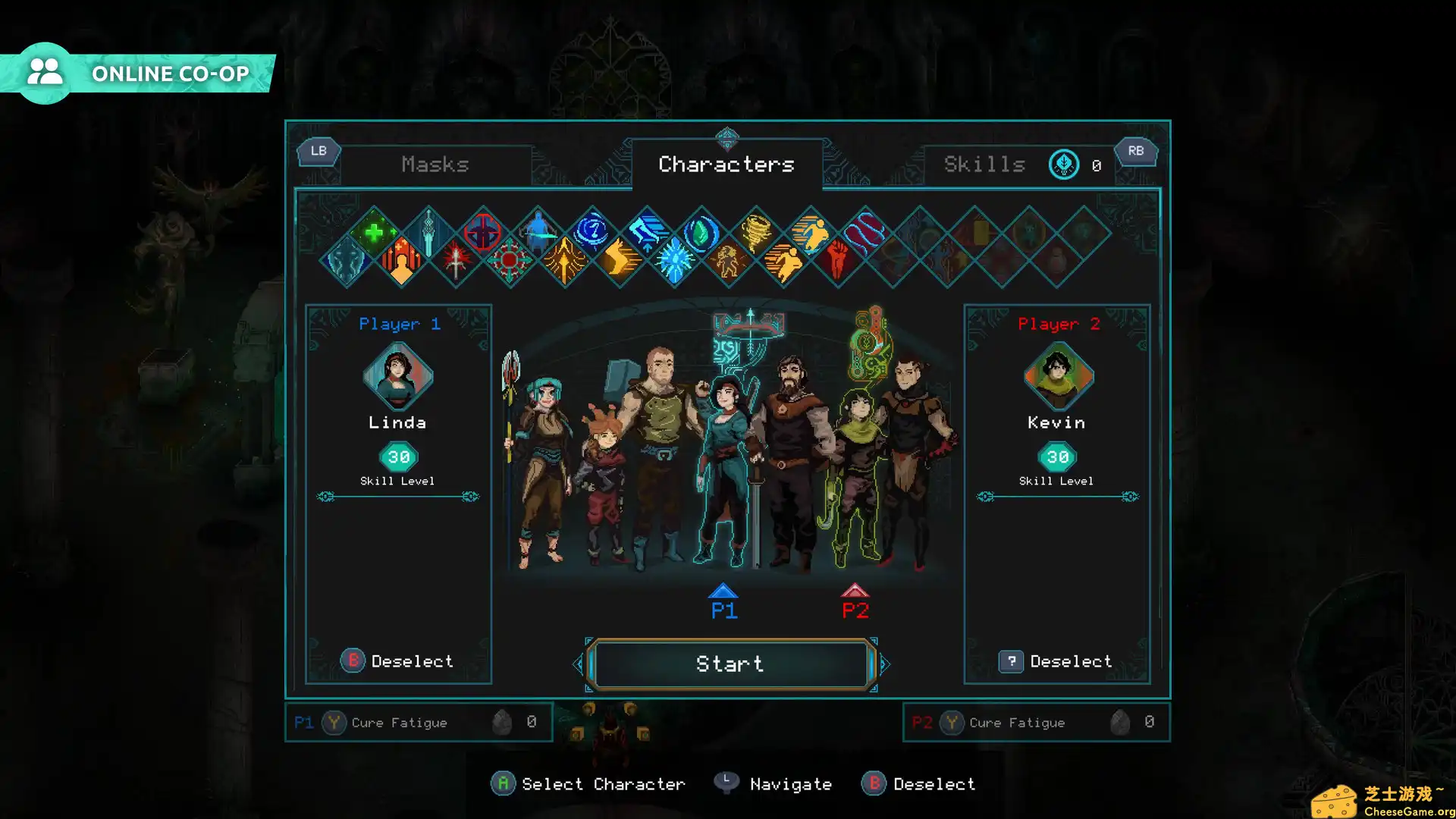Image resolution: width=1456 pixels, height=819 pixels.
Task: Switch to the Masks tab
Action: coord(436,164)
